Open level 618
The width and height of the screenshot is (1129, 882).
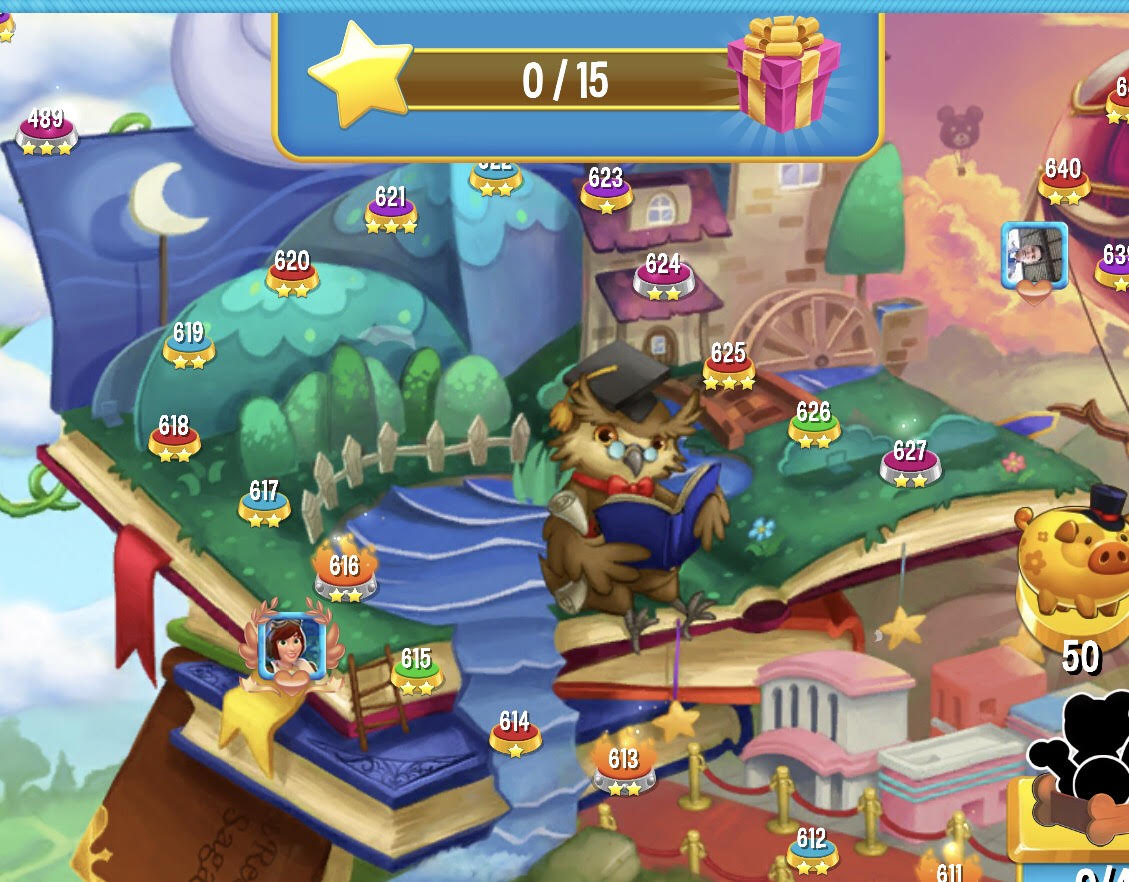click(174, 438)
